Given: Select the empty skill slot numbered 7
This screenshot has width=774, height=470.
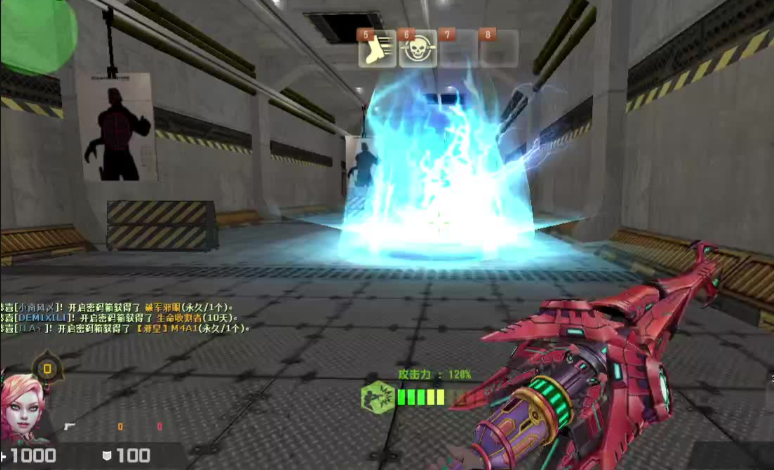Looking at the screenshot, I should click(458, 49).
